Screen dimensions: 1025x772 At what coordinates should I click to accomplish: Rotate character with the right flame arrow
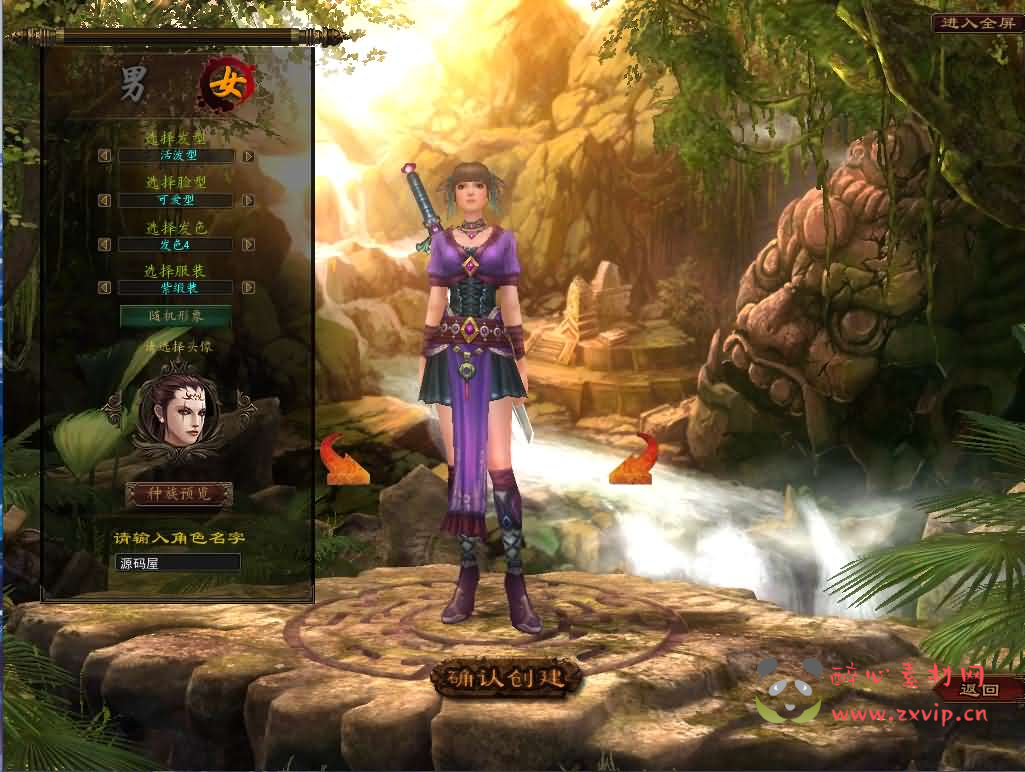[634, 459]
